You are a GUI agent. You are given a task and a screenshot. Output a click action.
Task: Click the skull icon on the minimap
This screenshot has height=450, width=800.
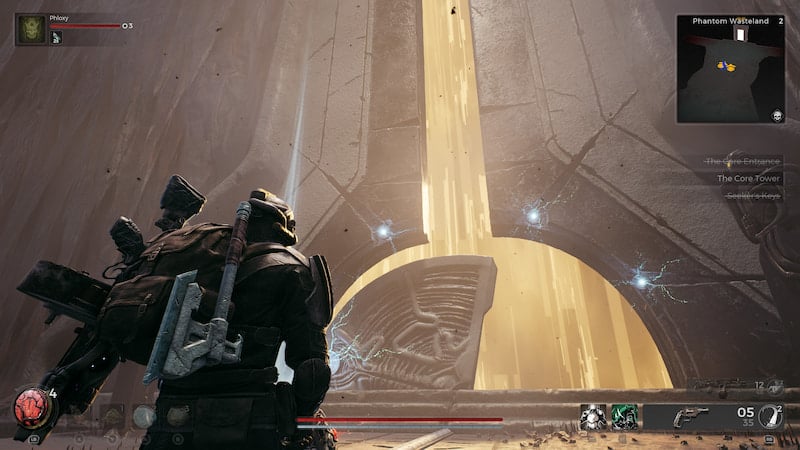pos(776,116)
